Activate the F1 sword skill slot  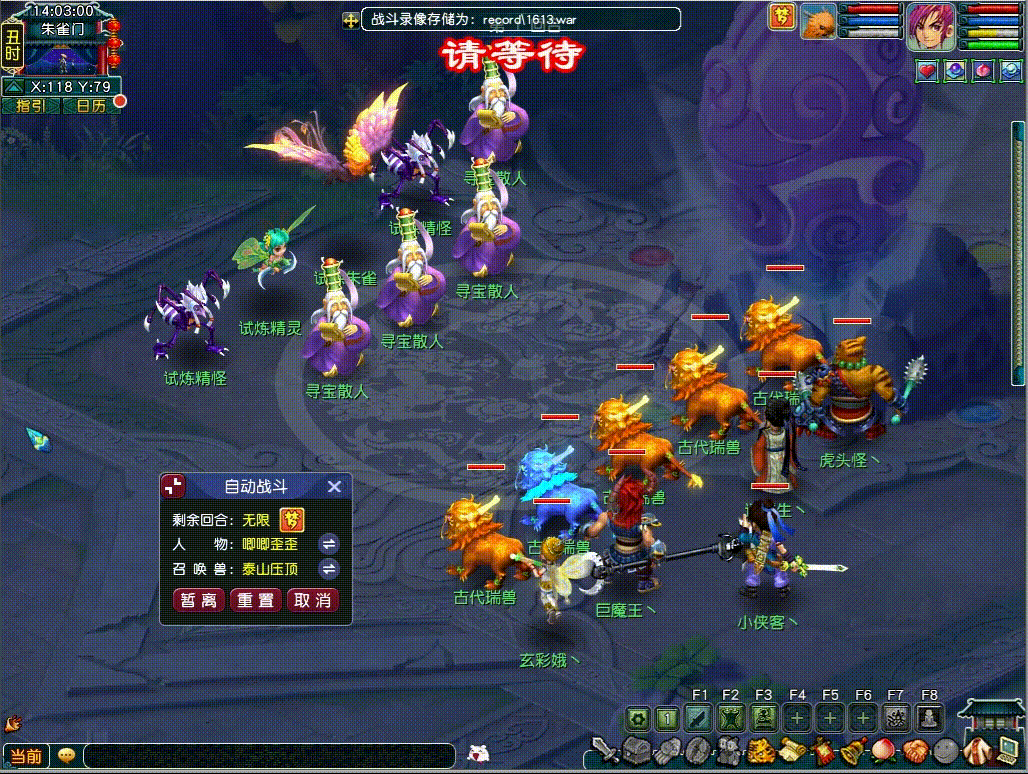click(x=699, y=718)
